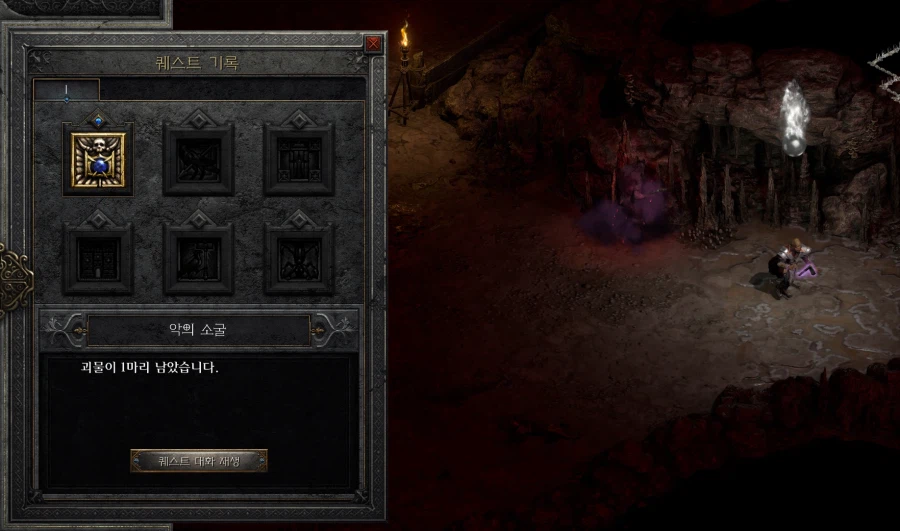This screenshot has width=900, height=531.
Task: Select the greyed-out Forgotten Tower quest icon
Action: pos(98,258)
